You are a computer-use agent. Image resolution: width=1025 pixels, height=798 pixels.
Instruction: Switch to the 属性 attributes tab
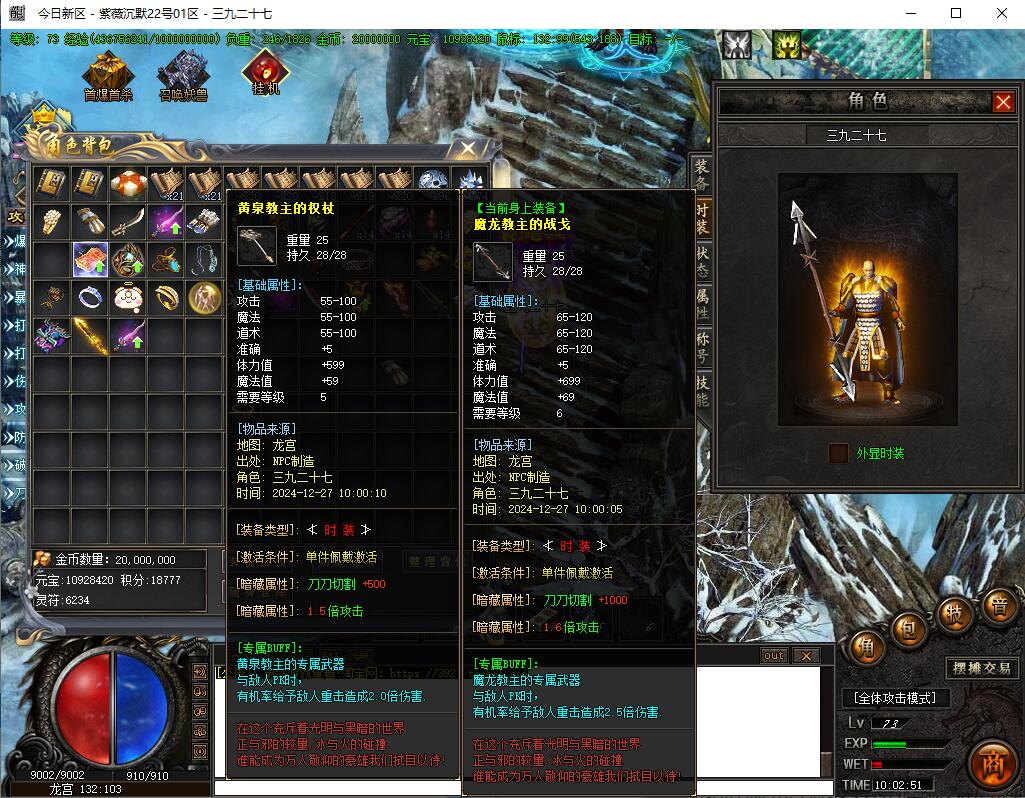pos(703,303)
